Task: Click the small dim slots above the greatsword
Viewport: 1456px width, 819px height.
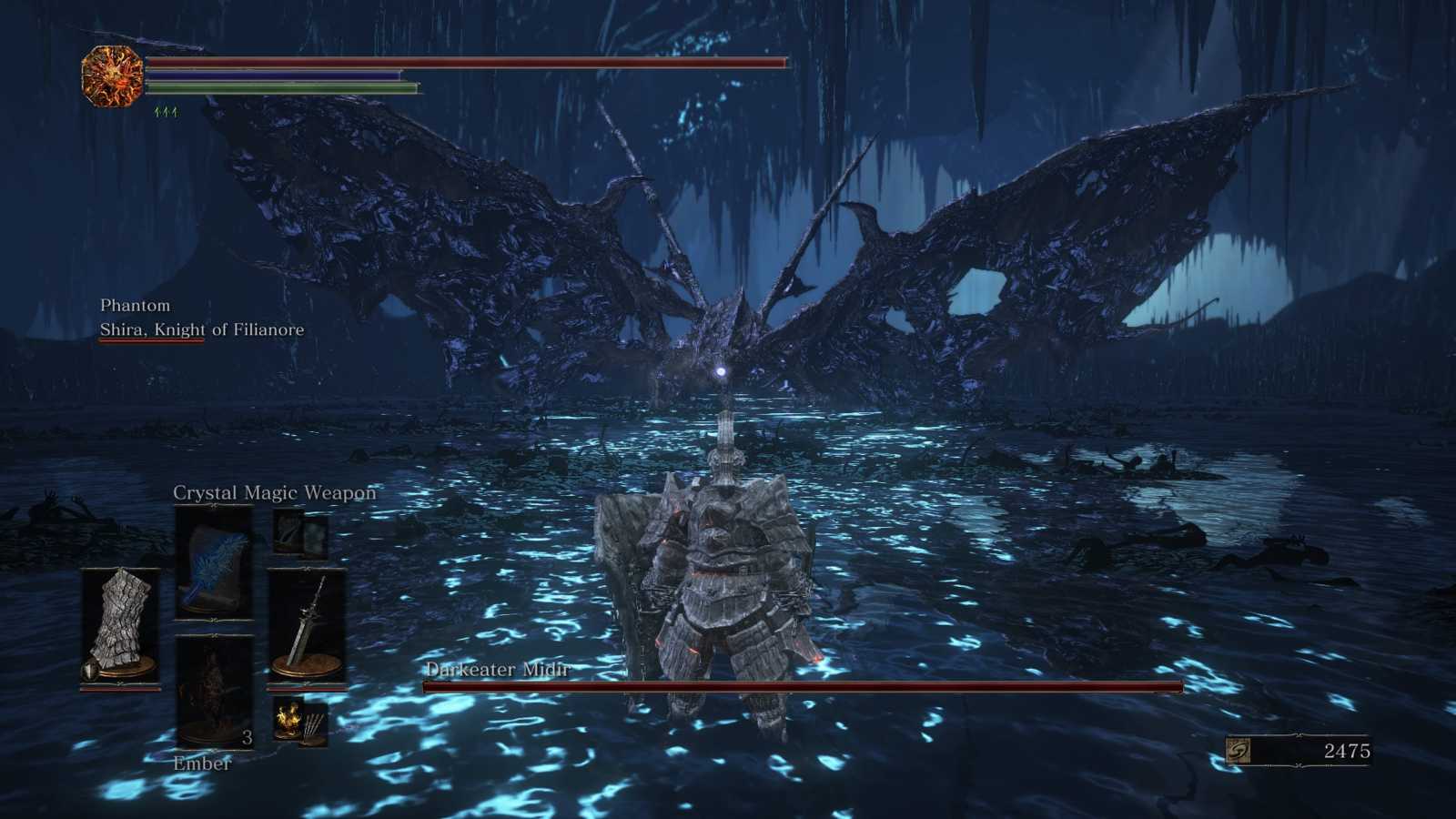Action: 301,532
